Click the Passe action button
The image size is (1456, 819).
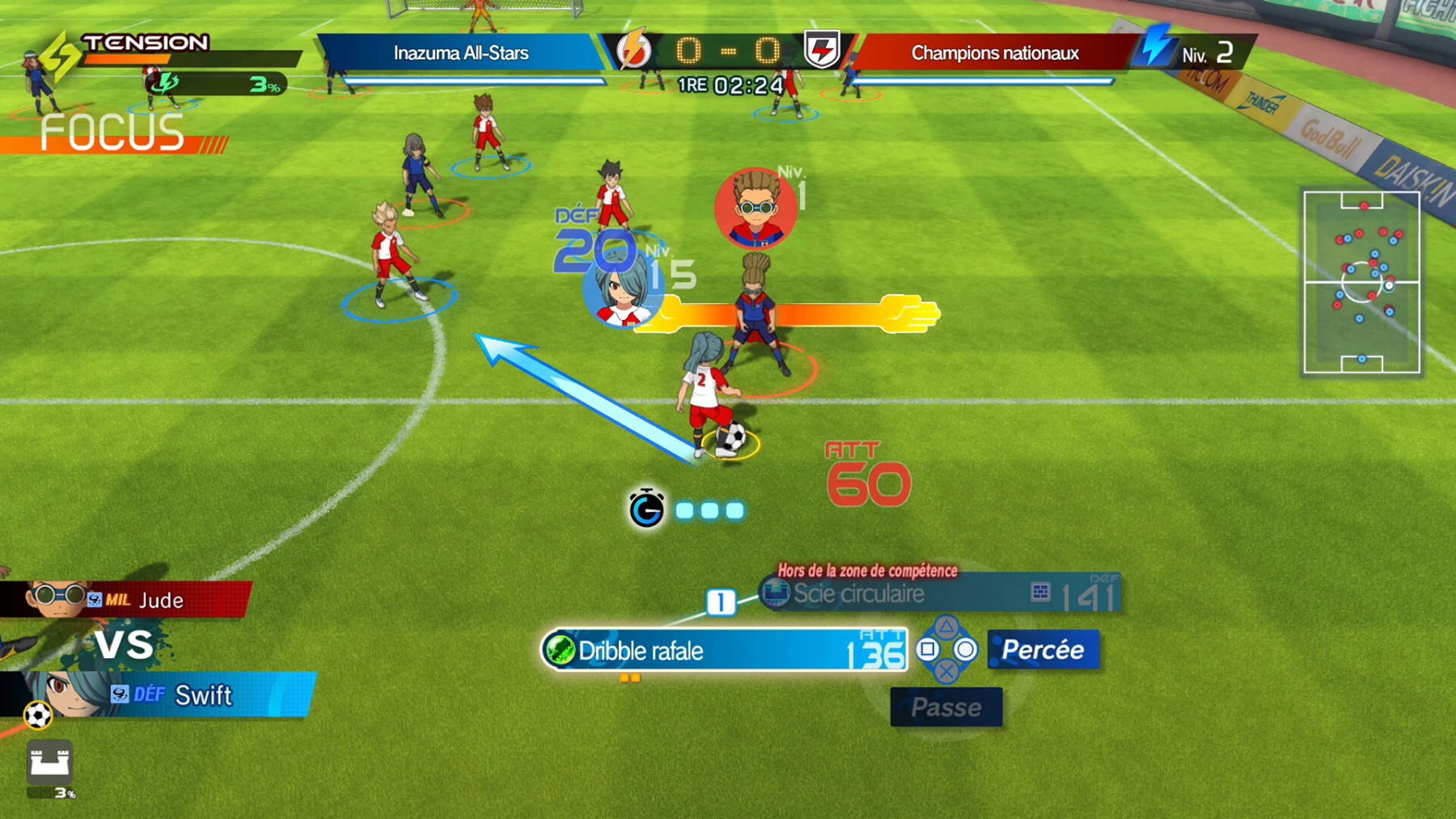coord(946,707)
